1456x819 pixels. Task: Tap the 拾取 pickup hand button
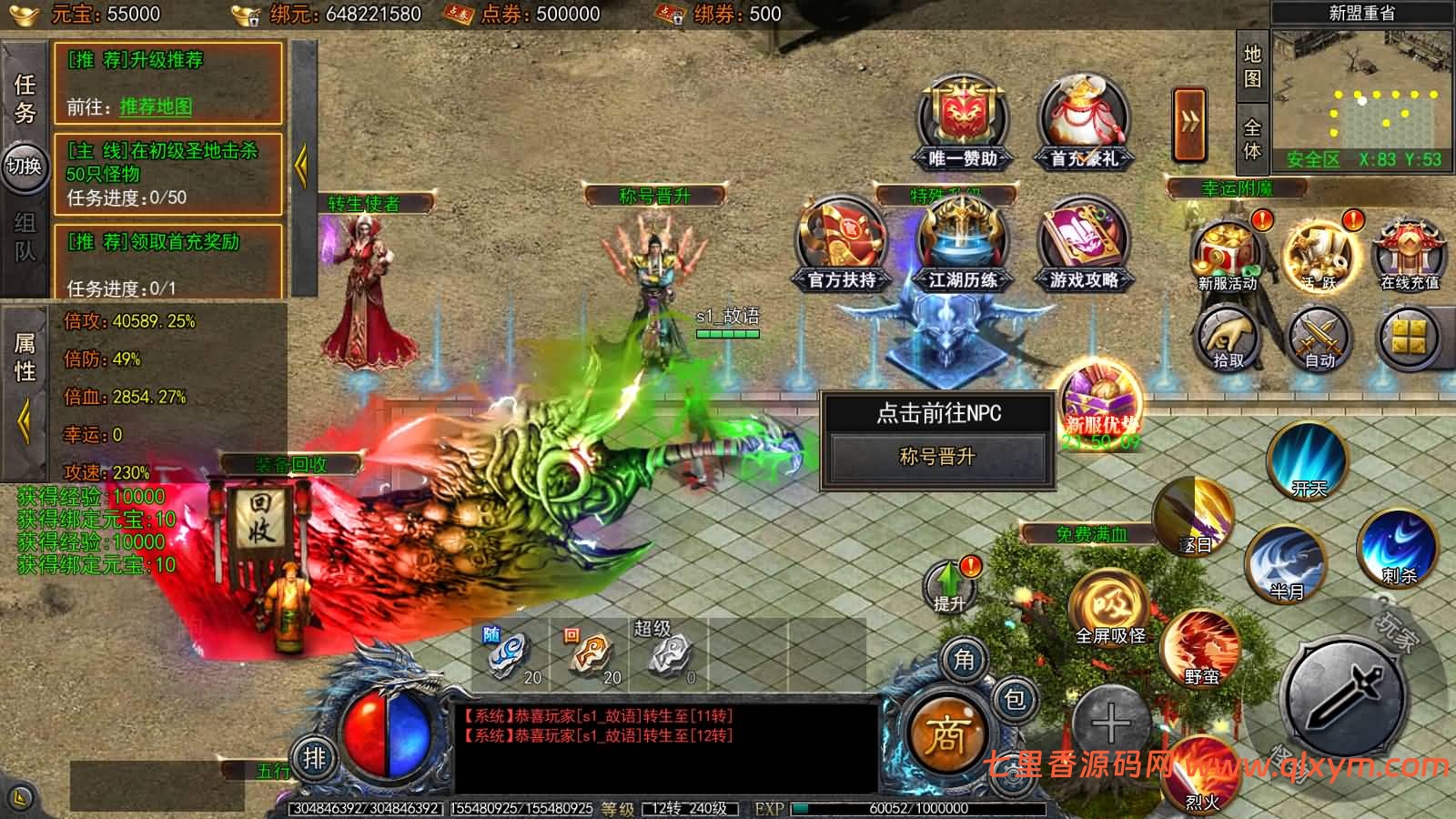pos(1228,339)
